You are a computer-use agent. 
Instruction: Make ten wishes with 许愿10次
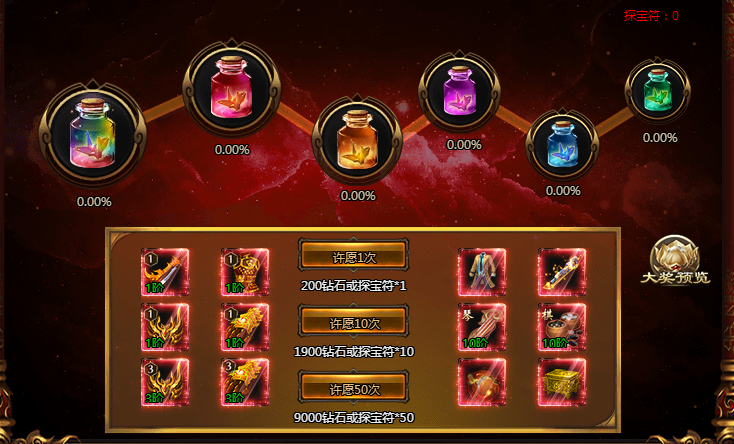click(353, 323)
